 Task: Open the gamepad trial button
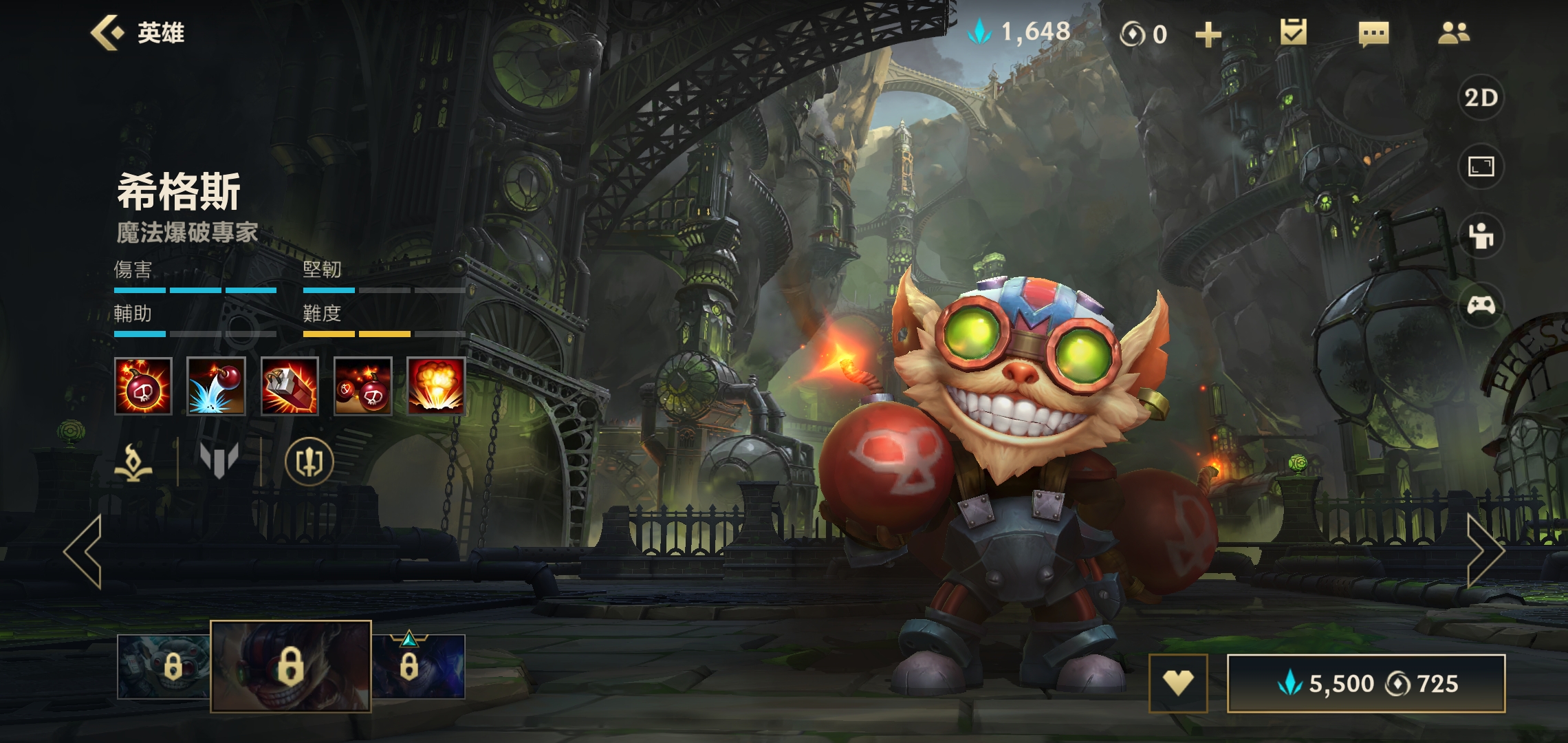tap(1481, 305)
